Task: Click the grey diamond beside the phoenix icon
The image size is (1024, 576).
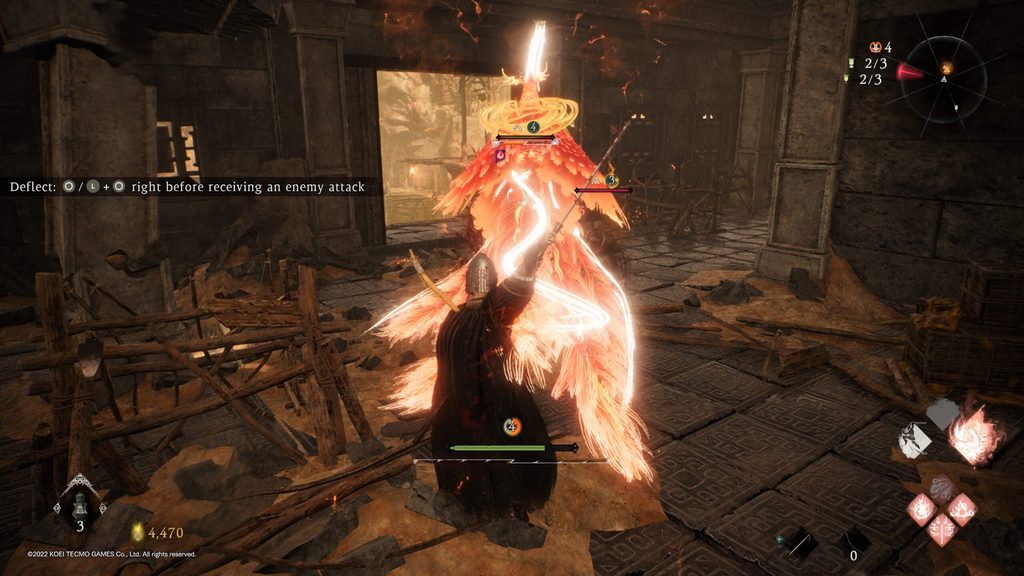Action: 942,412
